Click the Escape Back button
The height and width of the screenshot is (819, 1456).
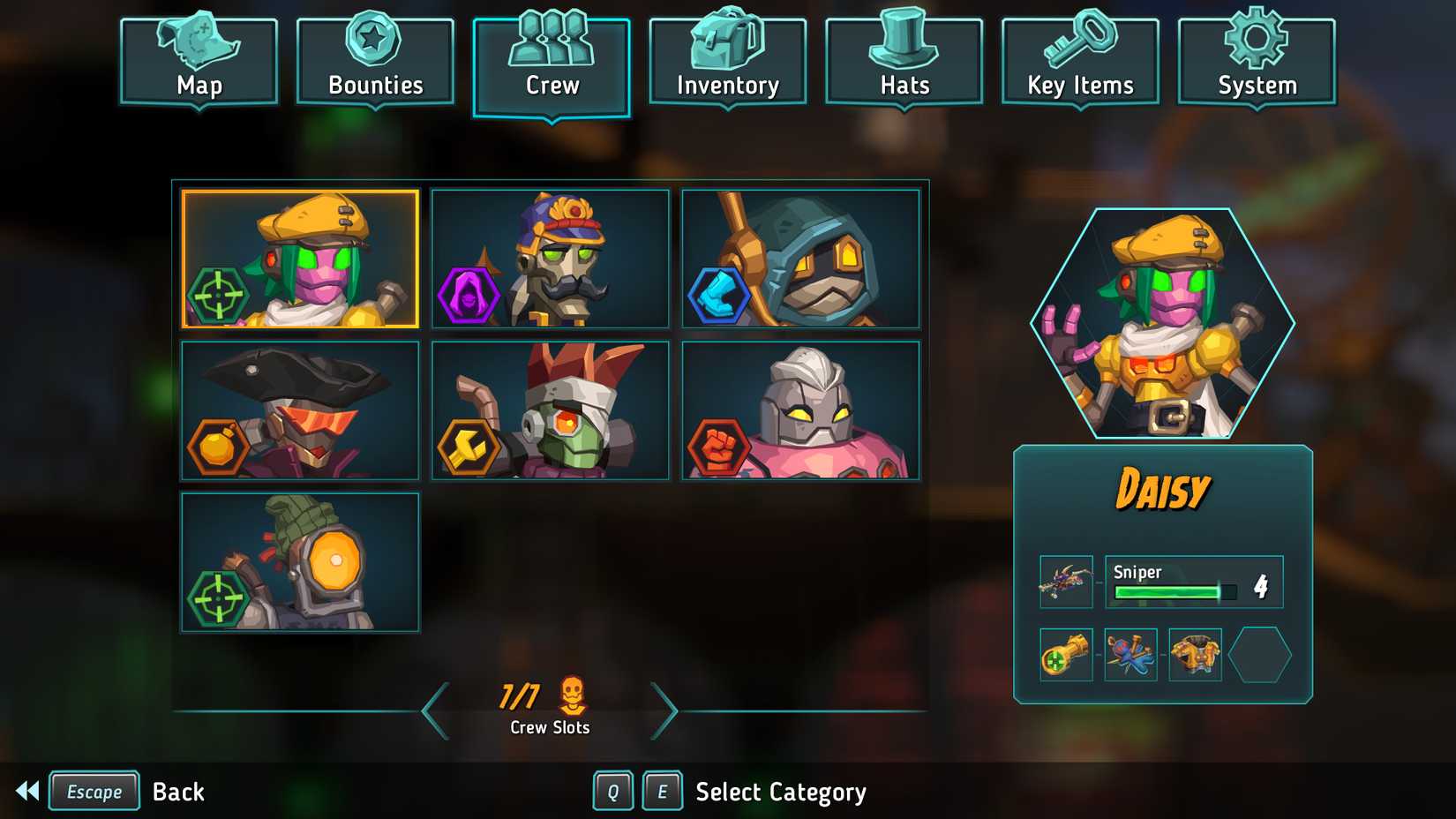[x=94, y=791]
